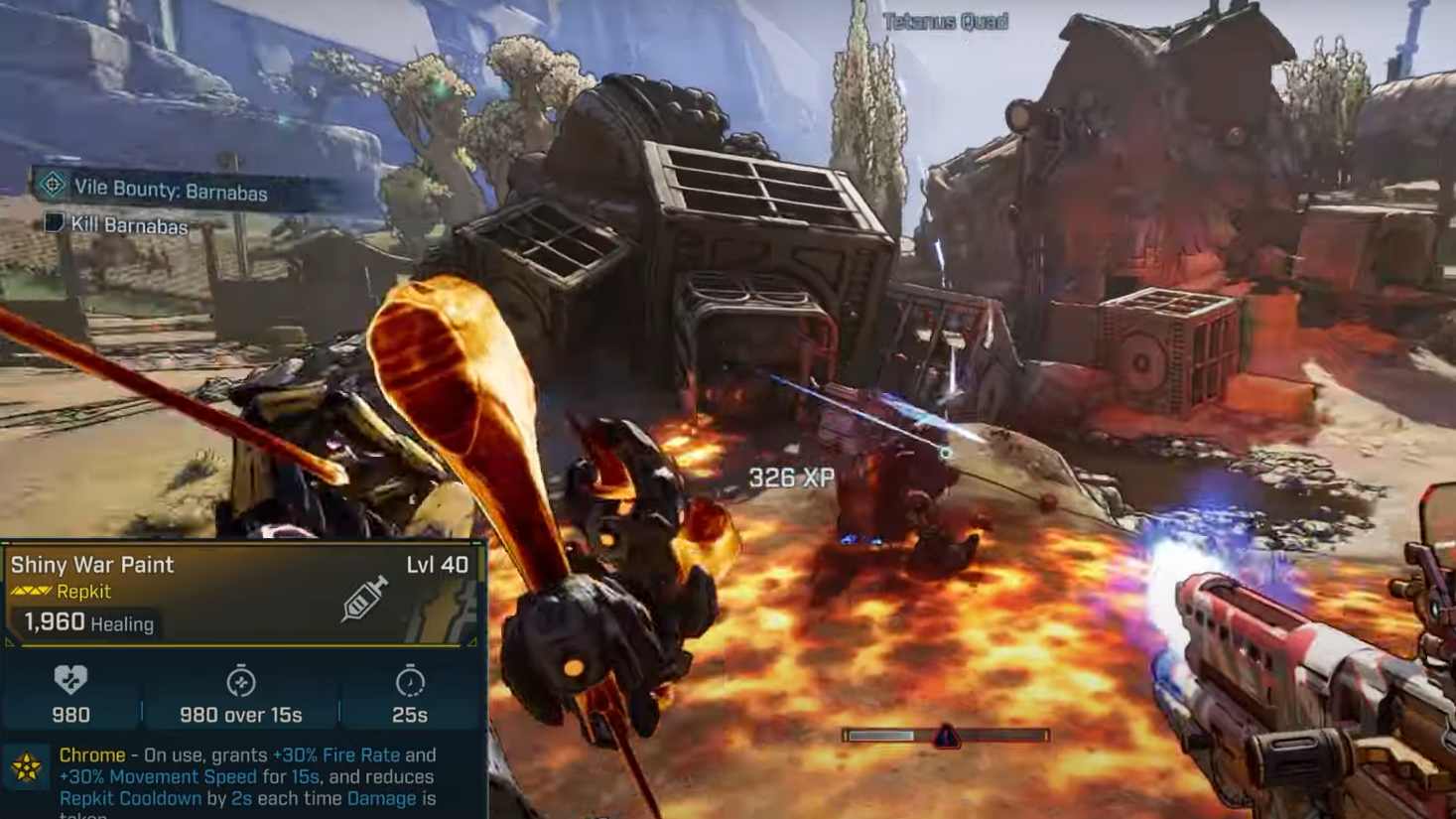1456x819 pixels.
Task: Click the heal-over-time stat icon
Action: 240,682
